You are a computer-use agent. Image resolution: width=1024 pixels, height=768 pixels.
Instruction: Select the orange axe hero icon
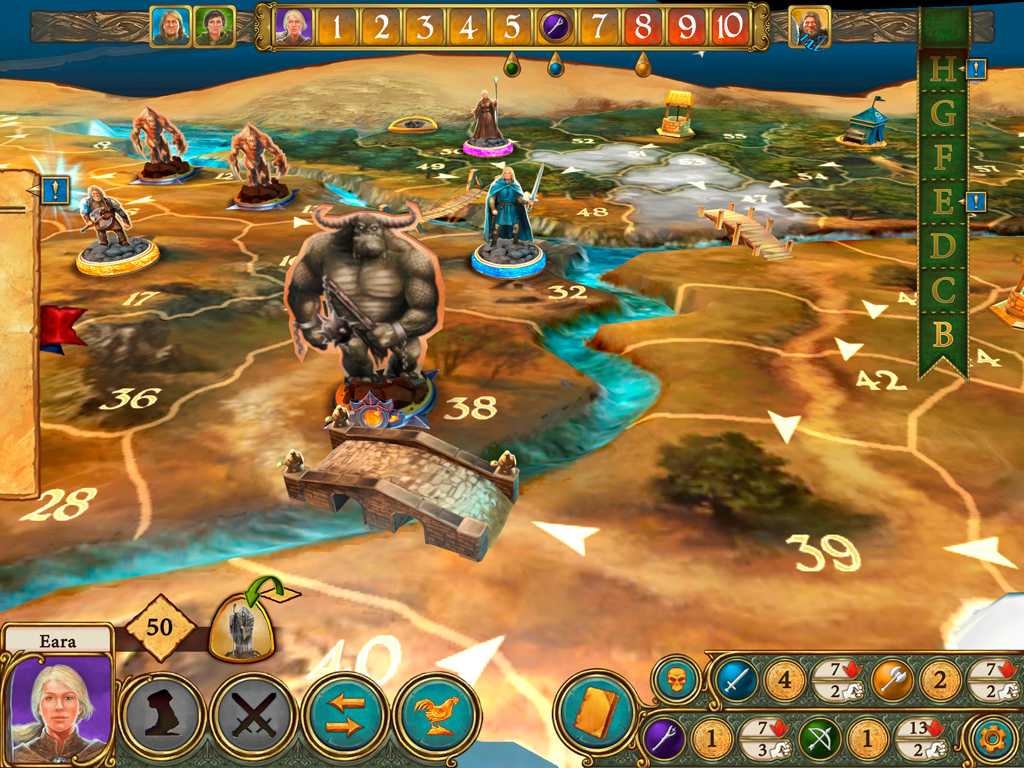(890, 681)
